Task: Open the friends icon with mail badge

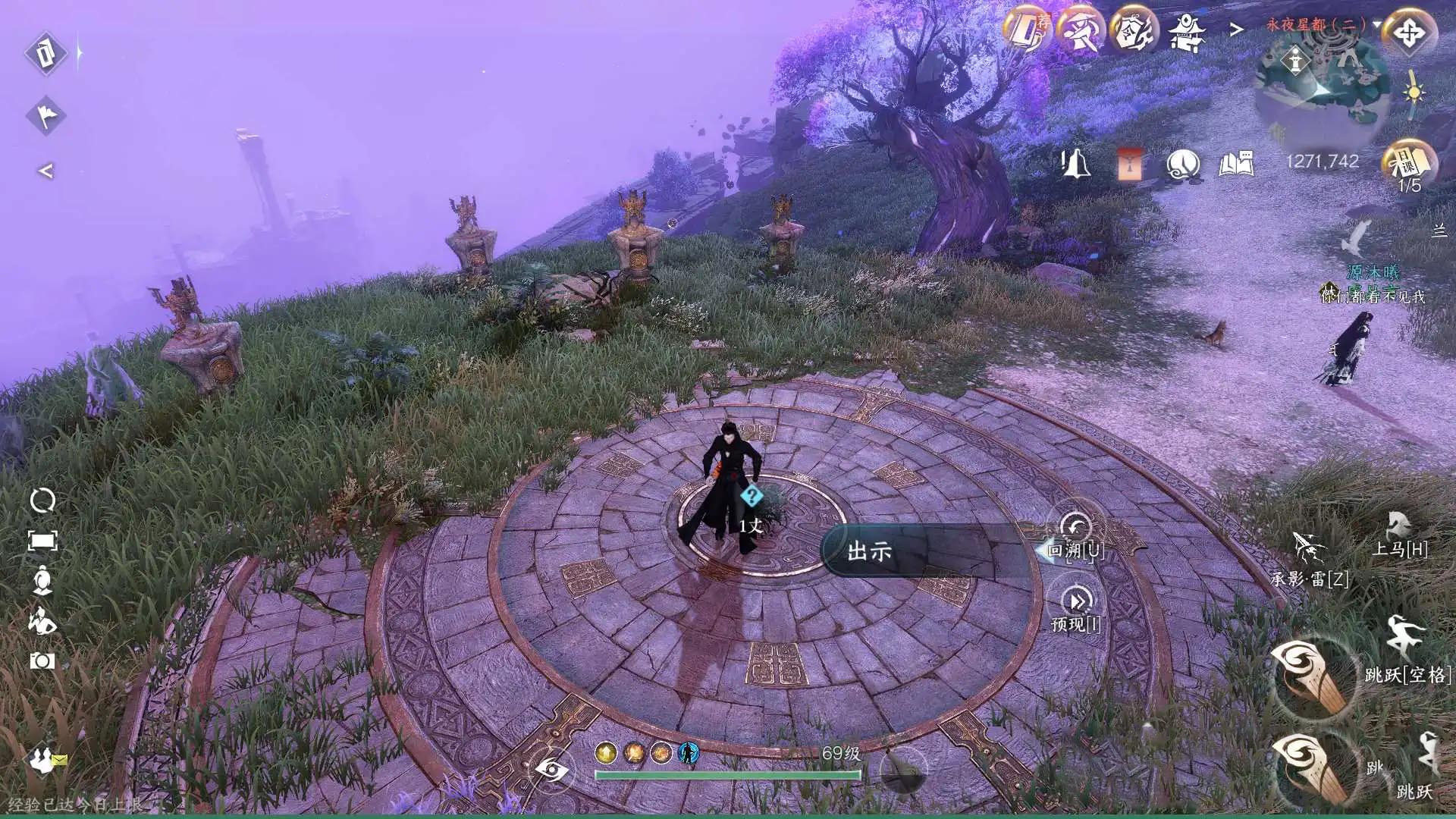Action: click(x=47, y=758)
